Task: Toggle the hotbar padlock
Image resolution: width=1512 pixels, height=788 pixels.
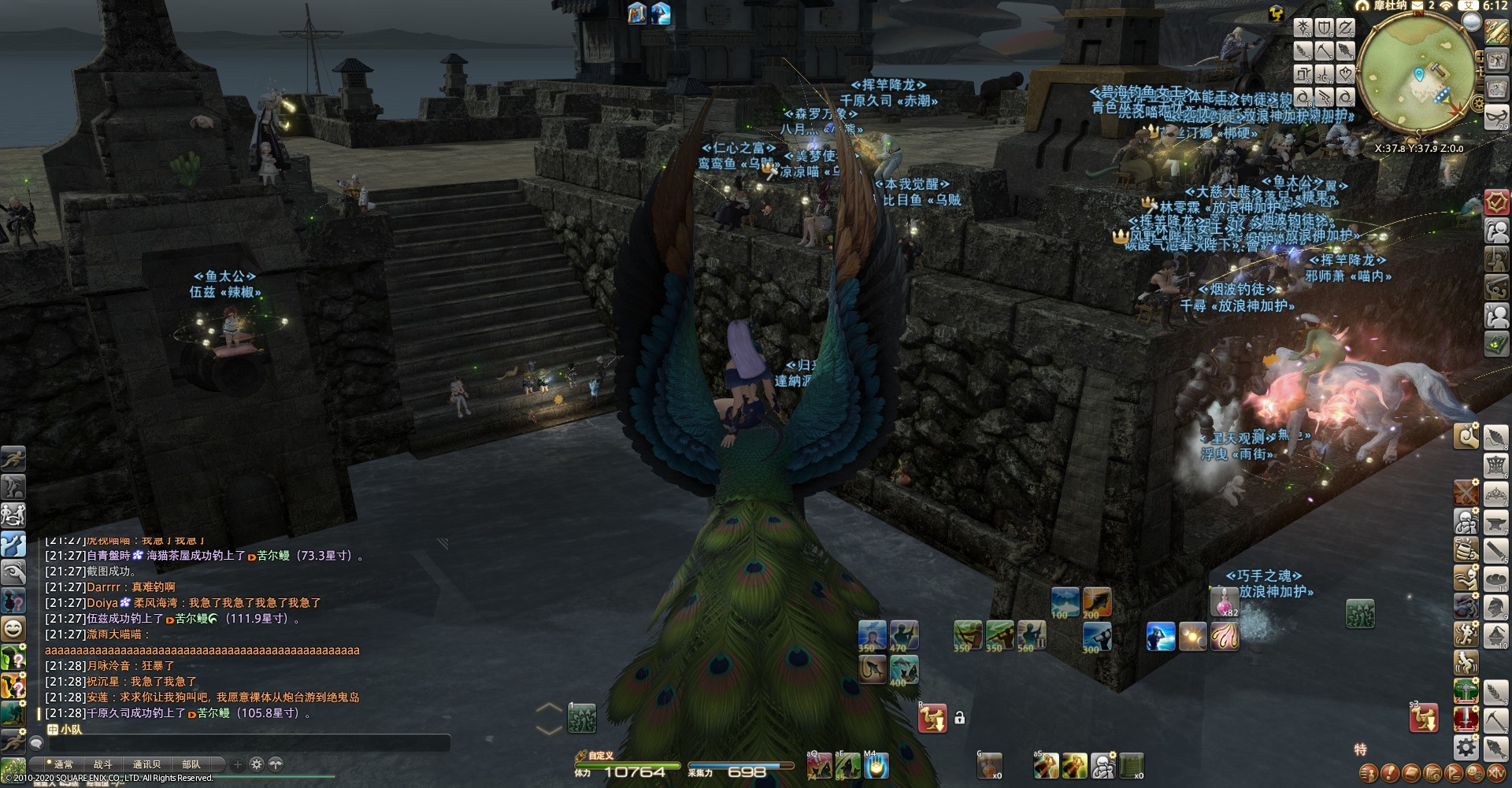Action: [x=959, y=718]
